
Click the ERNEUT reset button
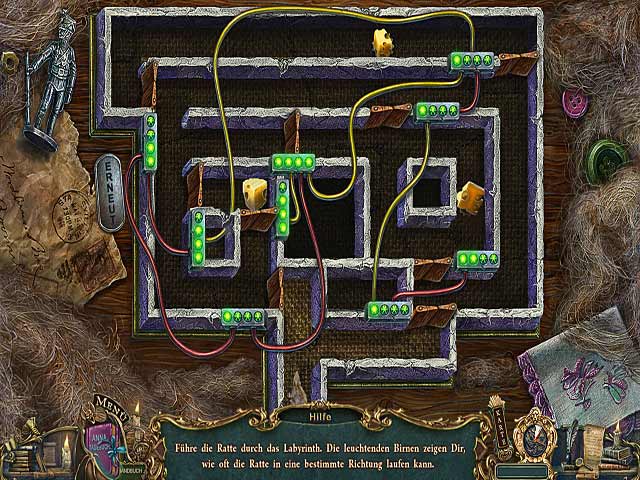[x=108, y=192]
